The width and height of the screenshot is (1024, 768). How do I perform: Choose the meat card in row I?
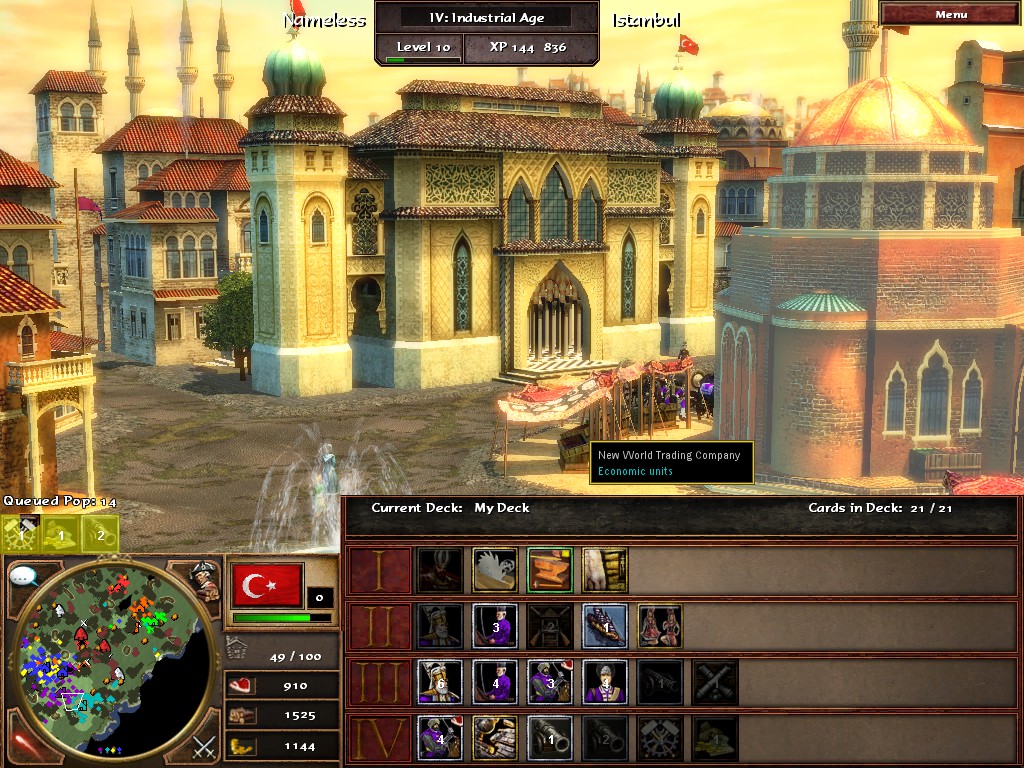(605, 570)
